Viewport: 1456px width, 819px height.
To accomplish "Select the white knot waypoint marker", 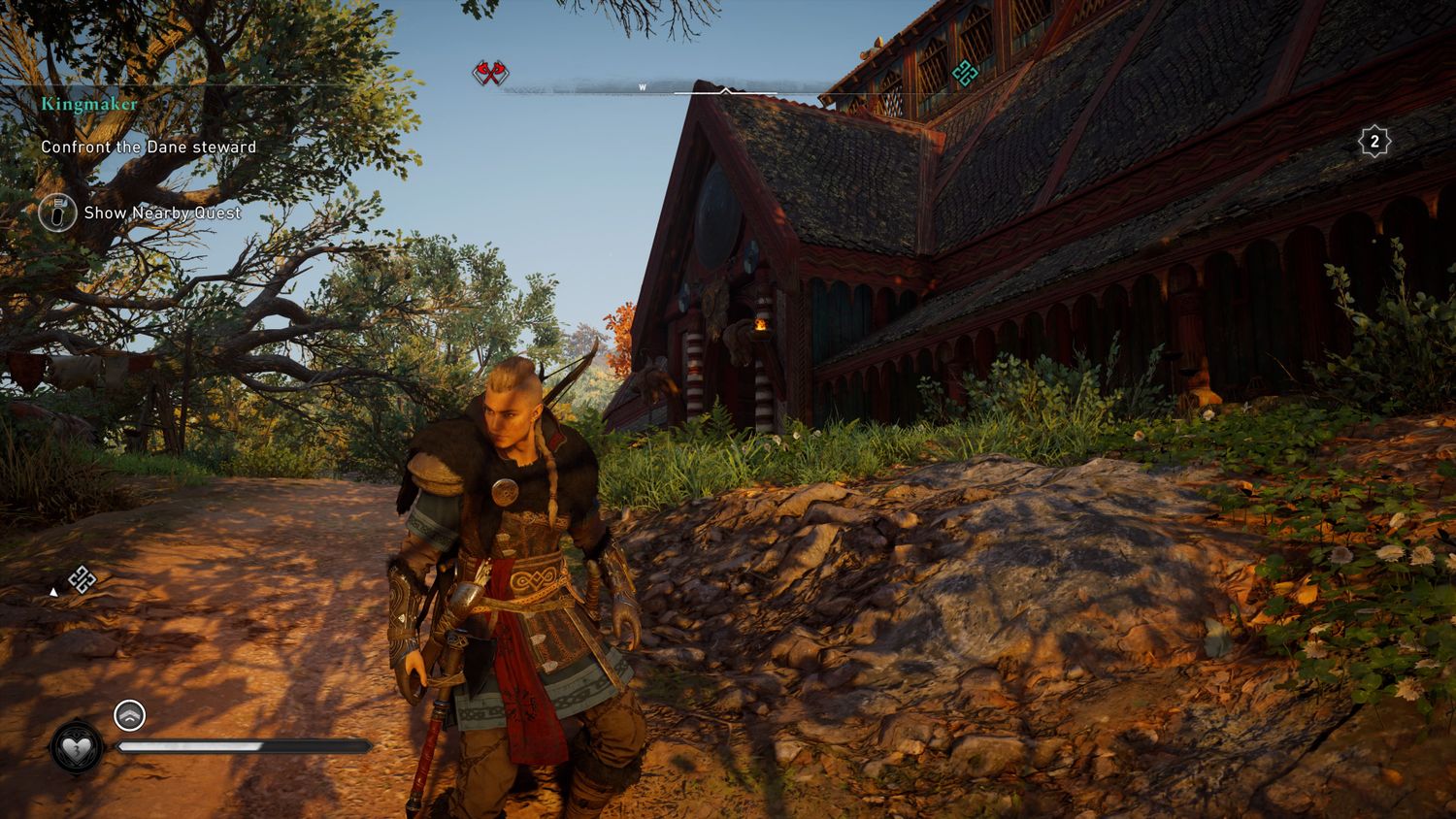I will coord(83,580).
